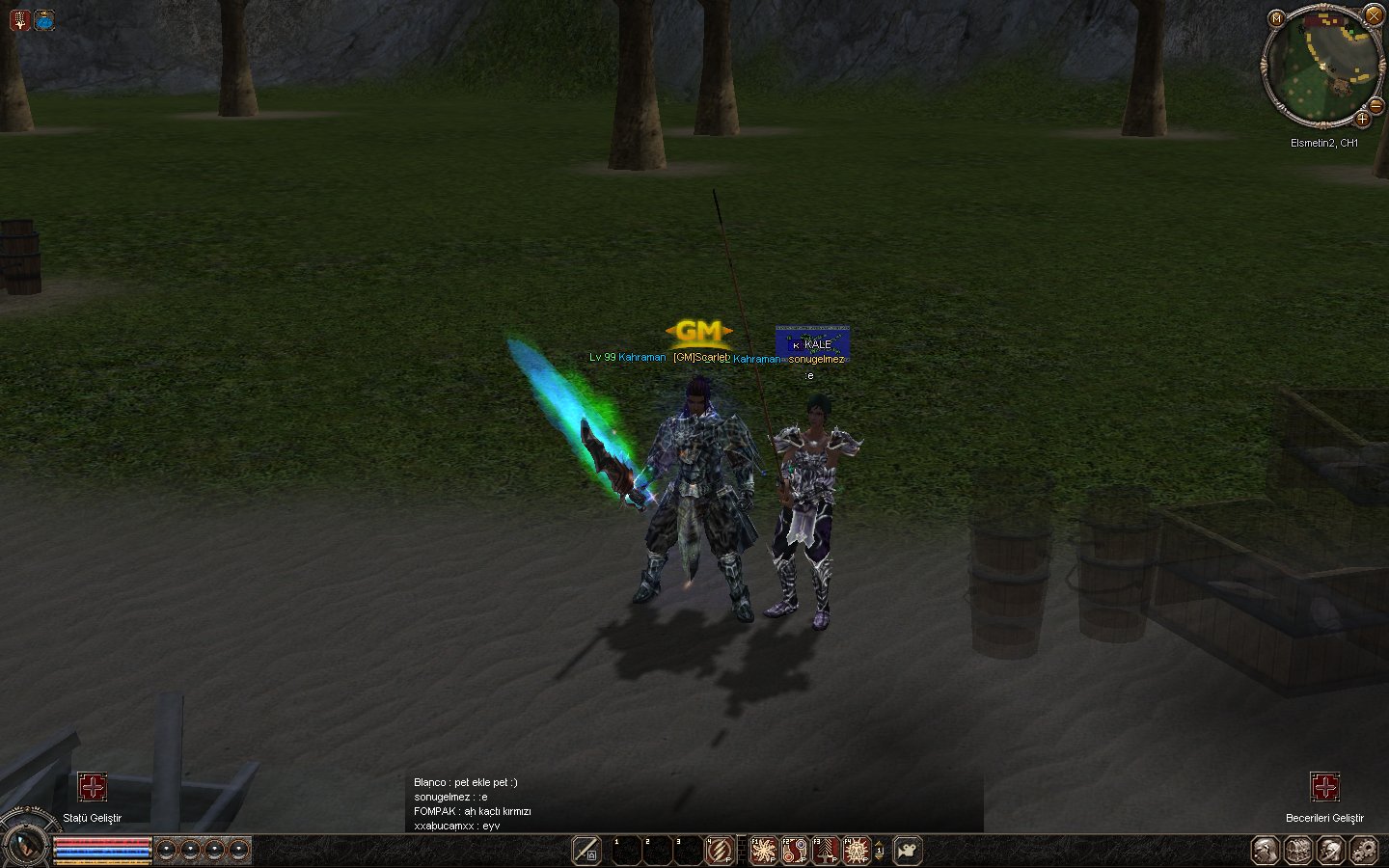Activate the F1 spinning burst skill

coord(764,851)
